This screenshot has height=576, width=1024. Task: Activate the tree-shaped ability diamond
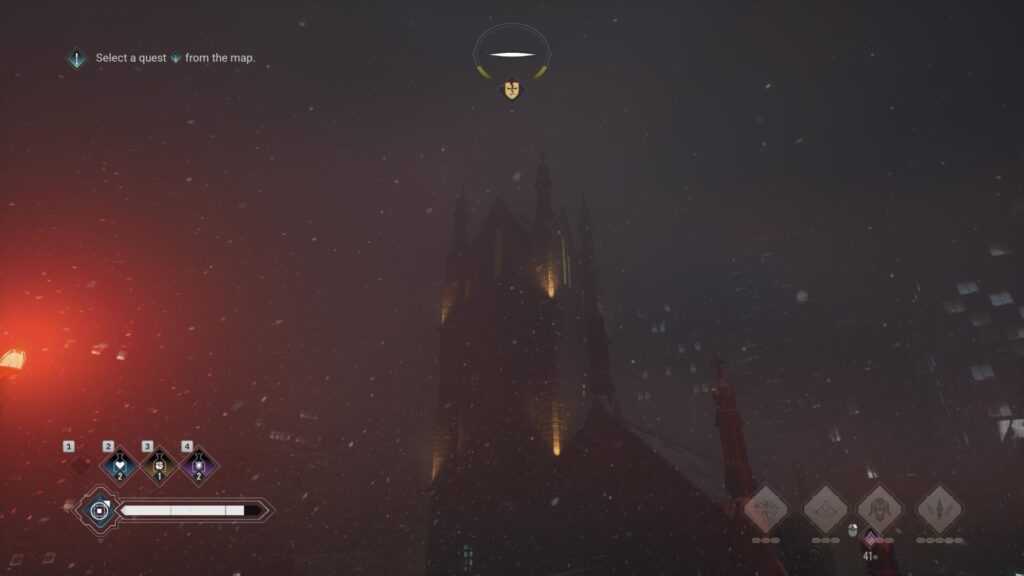tap(766, 508)
